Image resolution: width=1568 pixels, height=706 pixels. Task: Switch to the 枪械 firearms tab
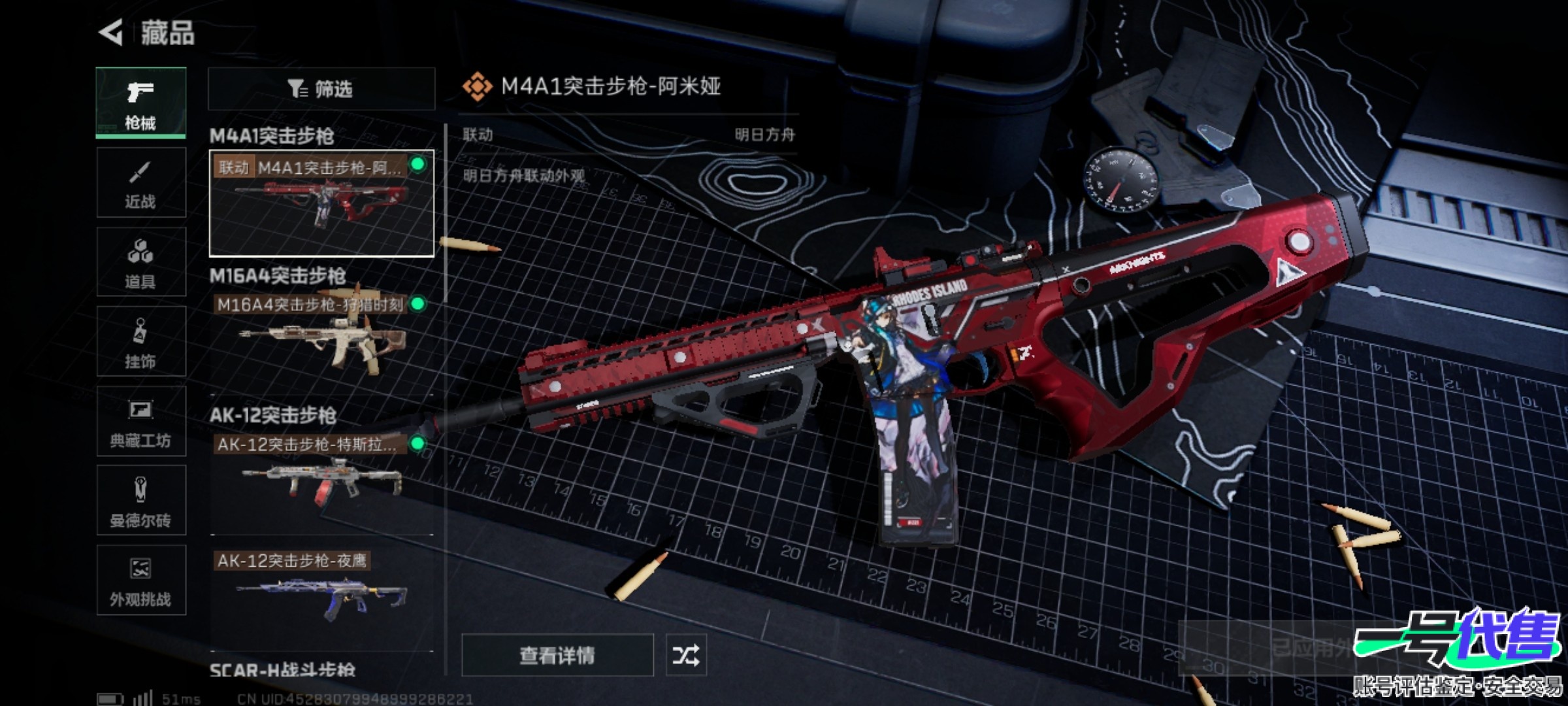140,103
